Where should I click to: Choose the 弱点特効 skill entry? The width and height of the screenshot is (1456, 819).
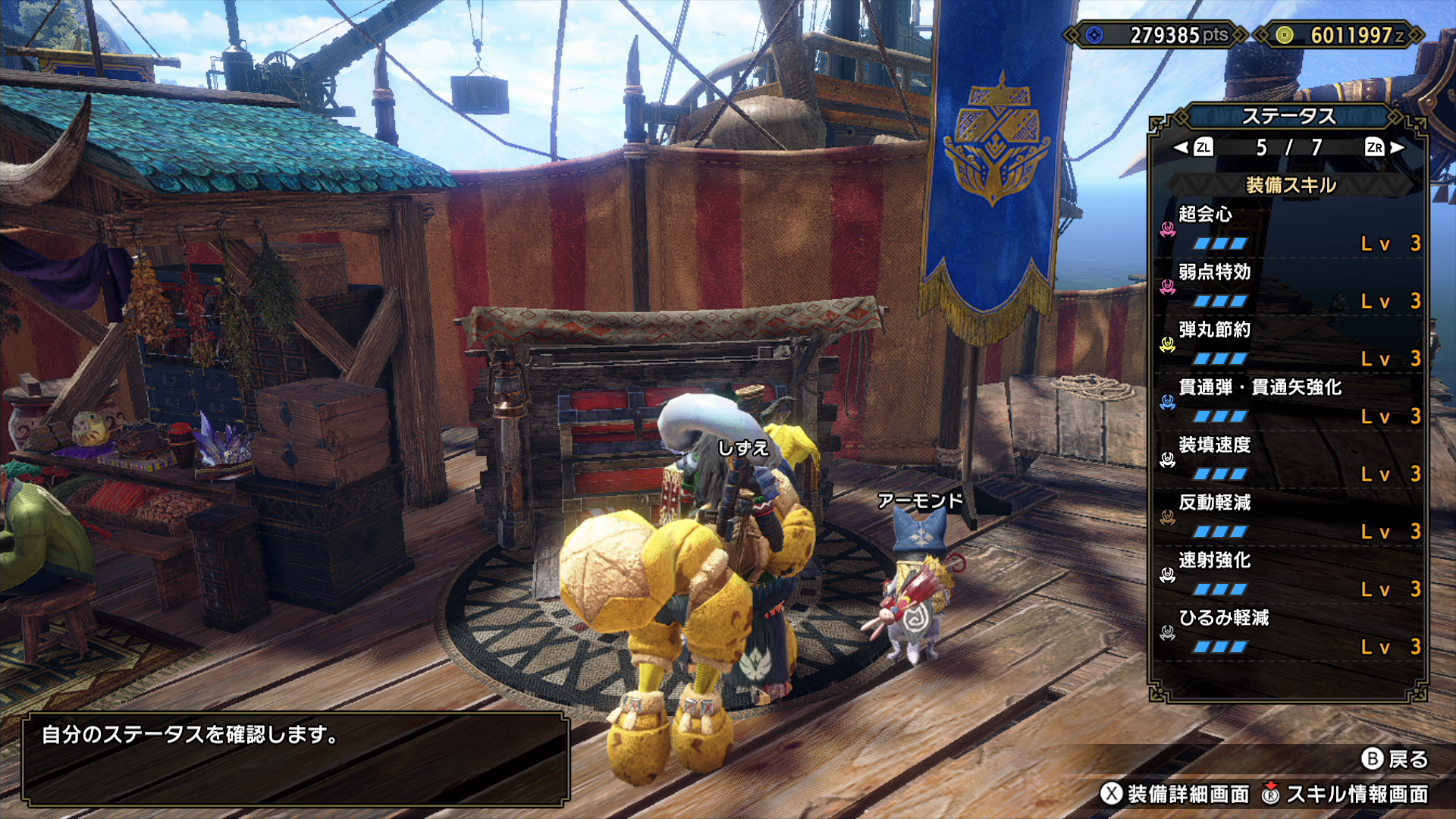1289,287
